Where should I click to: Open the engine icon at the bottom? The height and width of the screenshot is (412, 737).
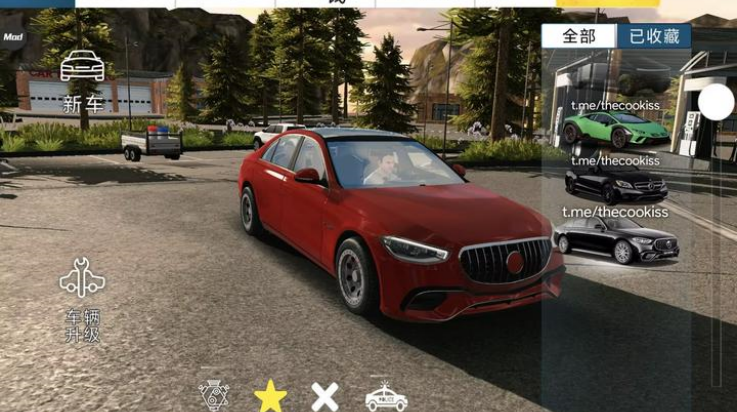point(214,396)
